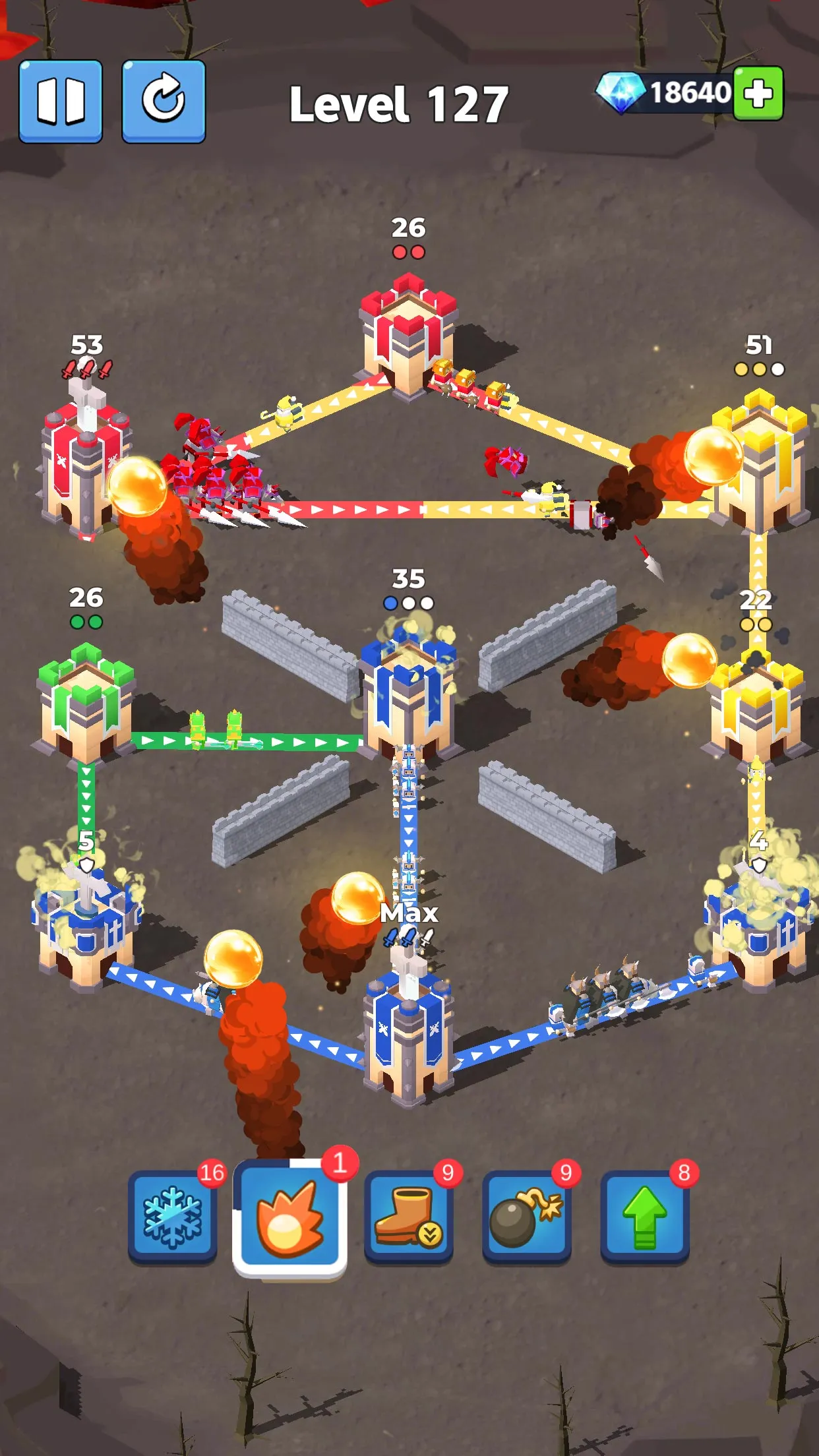The width and height of the screenshot is (819, 1456).
Task: Restart the level with the circular arrow button
Action: [x=164, y=101]
